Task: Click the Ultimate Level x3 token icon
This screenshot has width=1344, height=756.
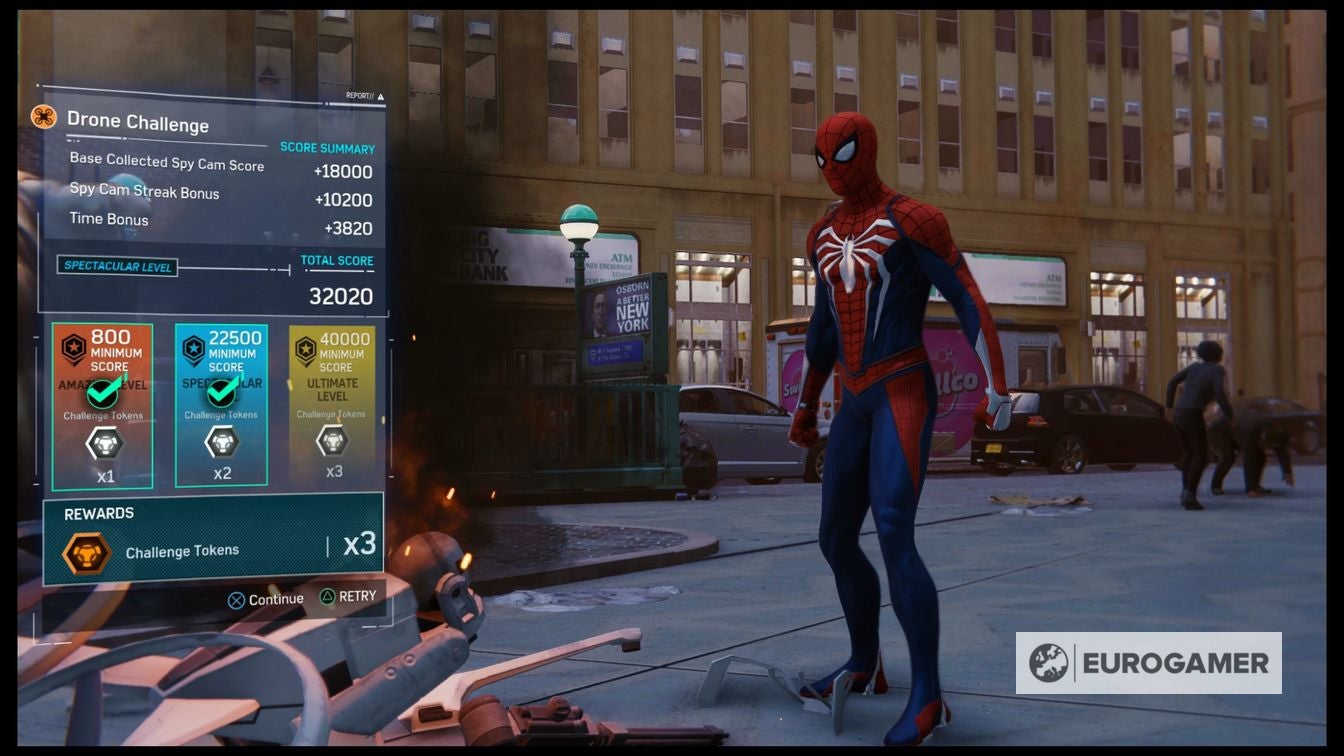Action: click(x=334, y=441)
